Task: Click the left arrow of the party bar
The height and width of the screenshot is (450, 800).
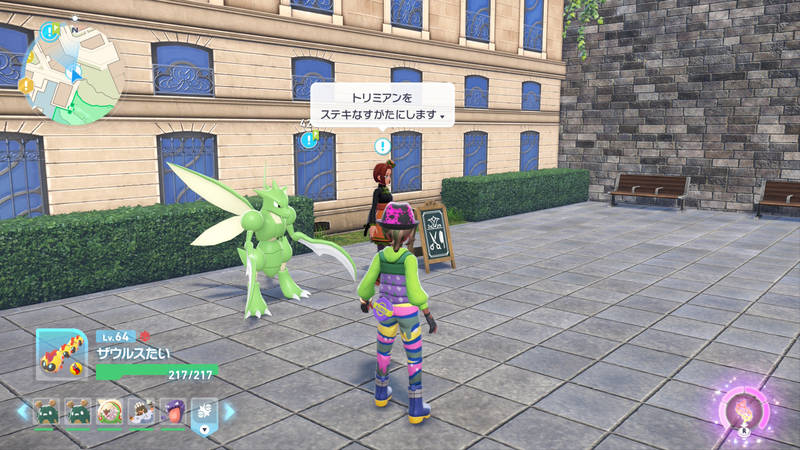Action: (x=21, y=411)
